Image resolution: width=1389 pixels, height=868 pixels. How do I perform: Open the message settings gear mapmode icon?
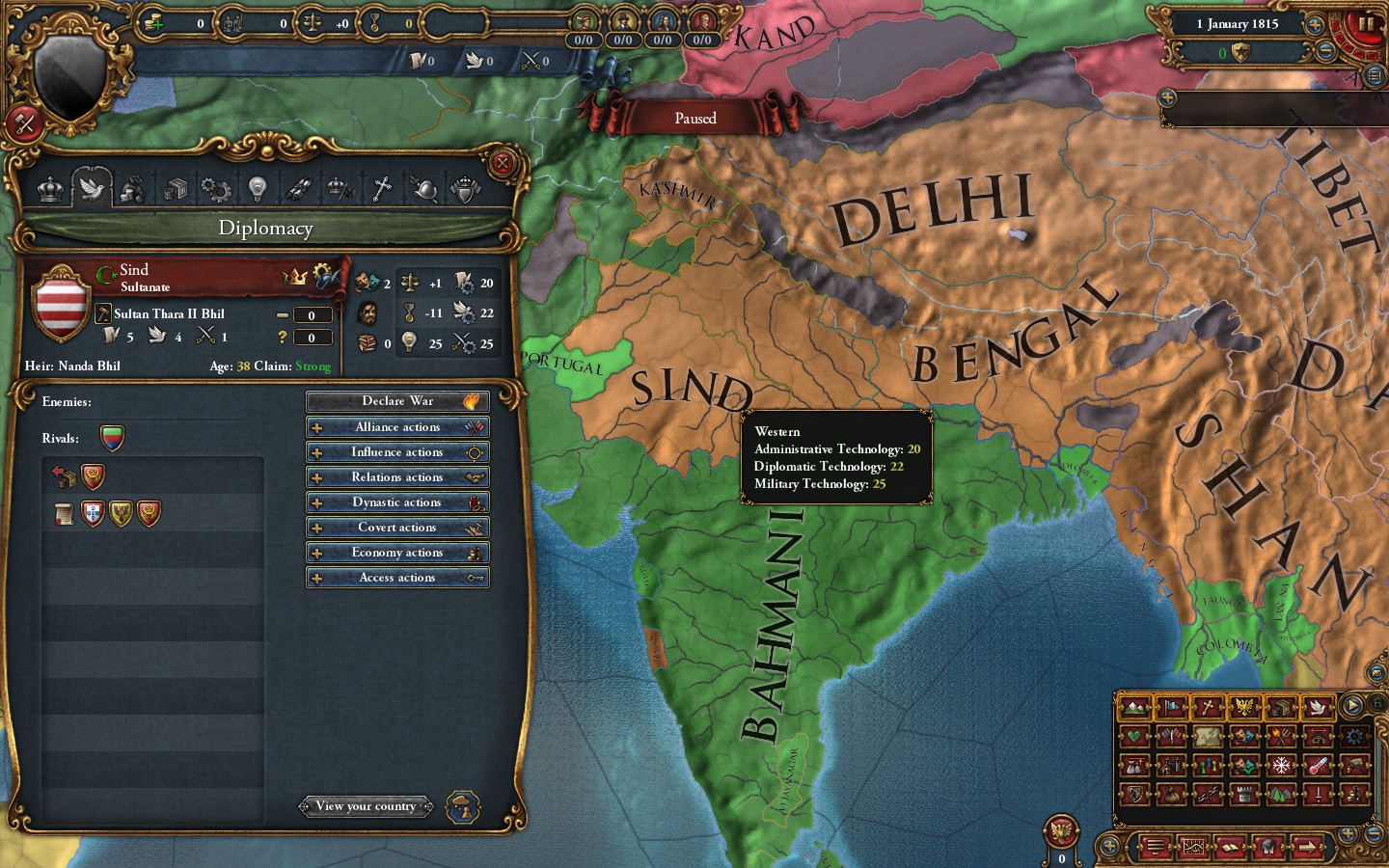(x=1354, y=737)
